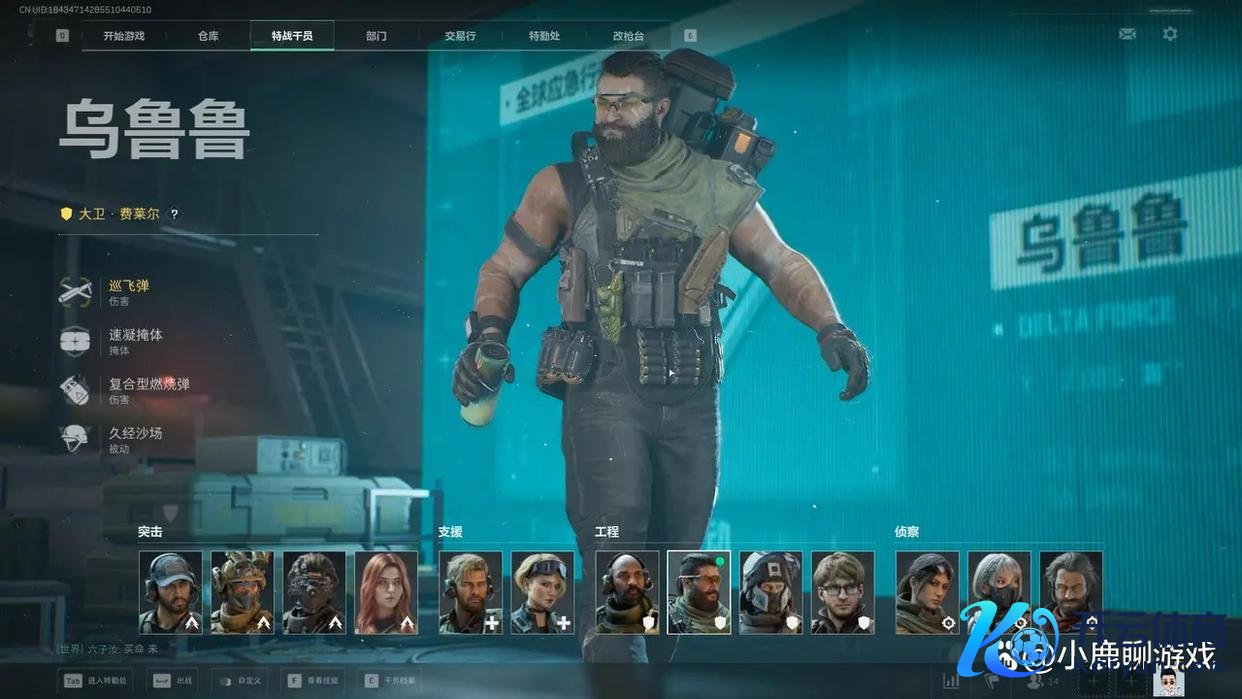Open the mail envelope icon
Screen dimensions: 1242x699
tap(1127, 34)
